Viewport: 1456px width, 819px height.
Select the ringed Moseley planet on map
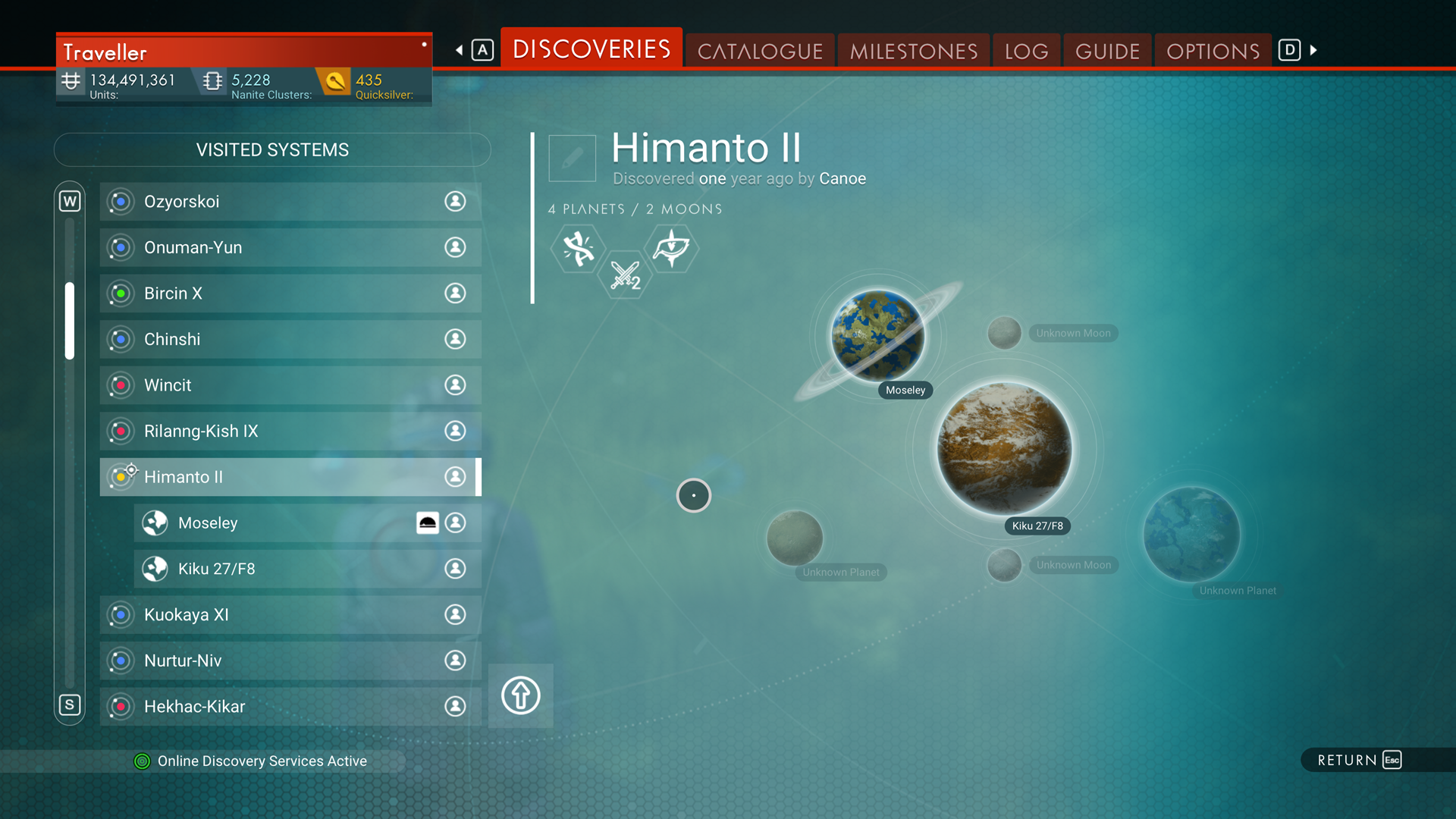pos(877,335)
